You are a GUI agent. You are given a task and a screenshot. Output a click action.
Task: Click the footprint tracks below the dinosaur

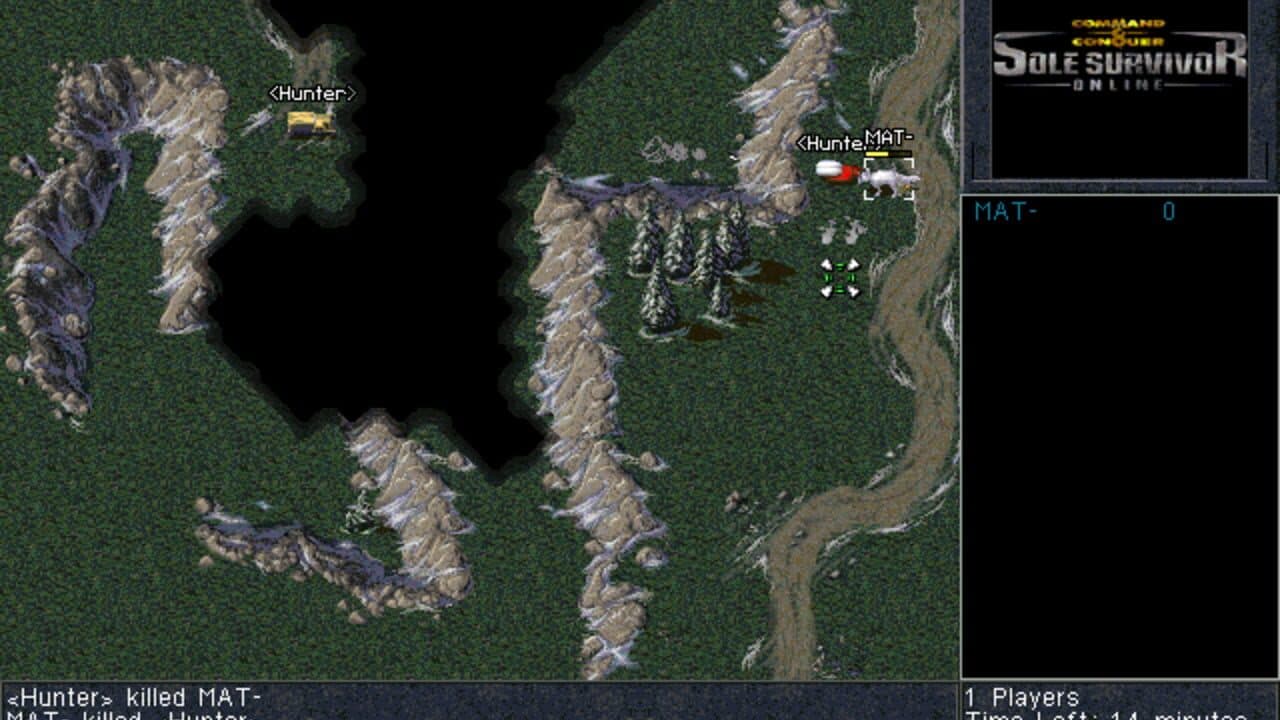click(841, 232)
